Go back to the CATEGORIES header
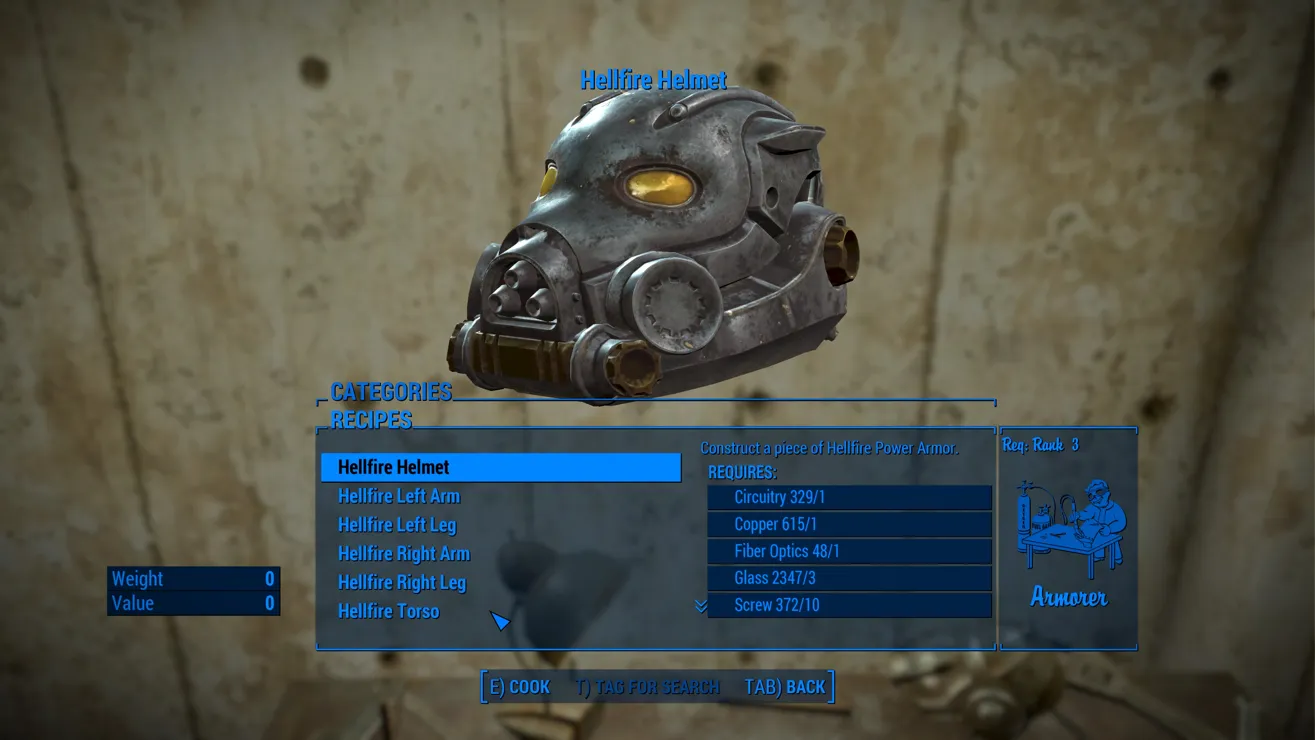Viewport: 1315px width, 740px height. [x=391, y=391]
